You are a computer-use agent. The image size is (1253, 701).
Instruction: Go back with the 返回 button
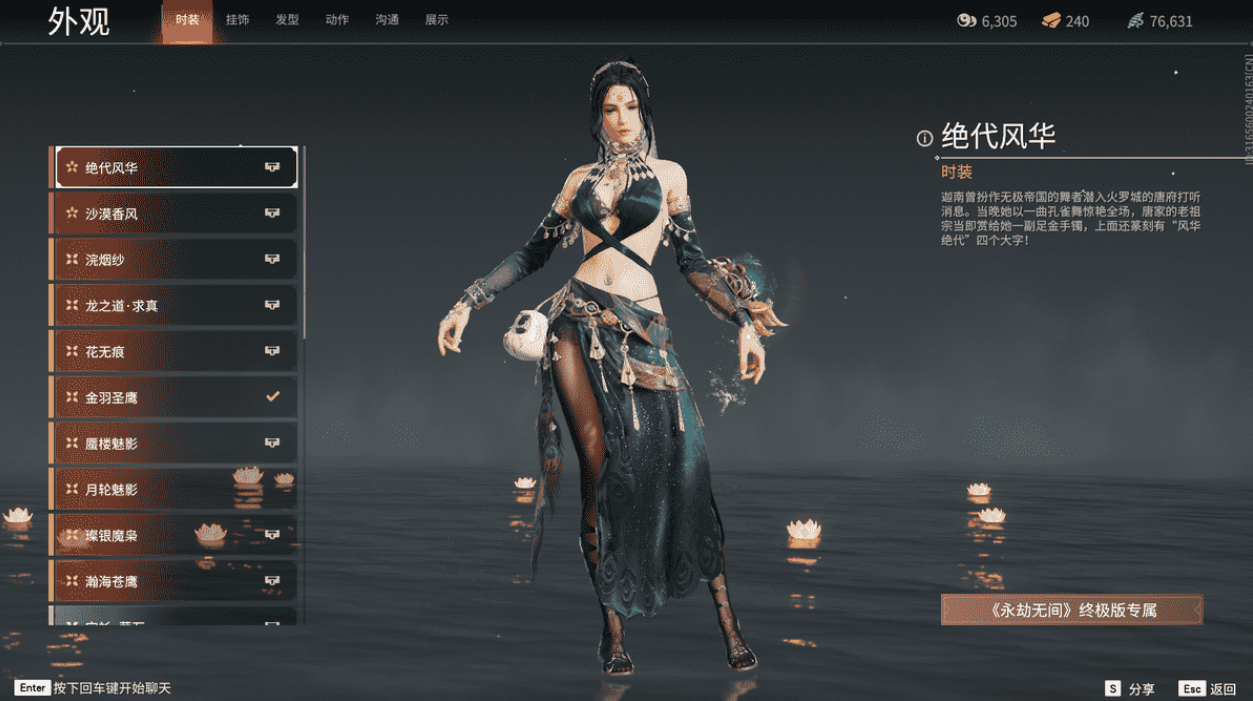pyautogui.click(x=1209, y=689)
